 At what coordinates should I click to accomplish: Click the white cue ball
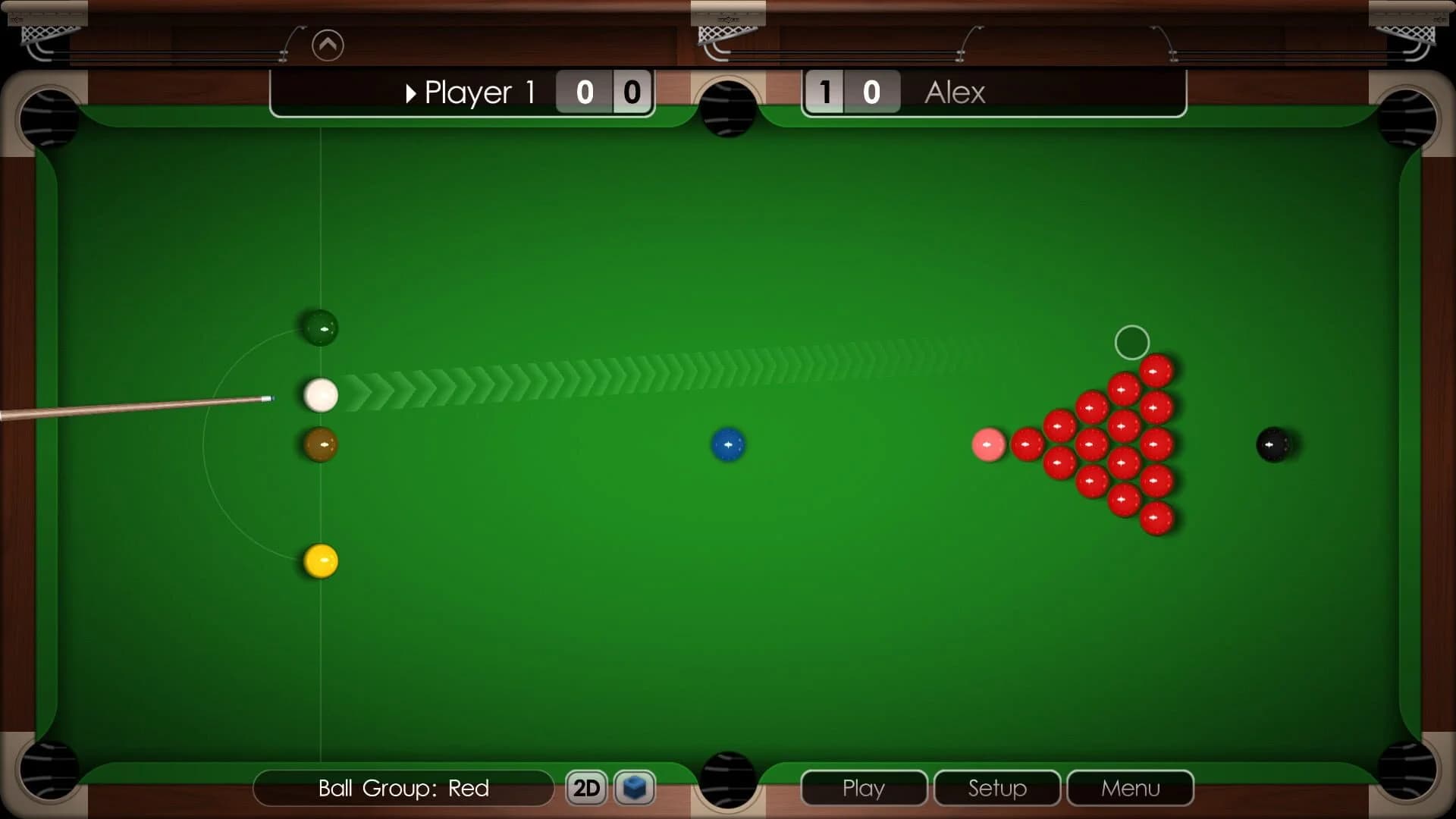click(x=320, y=396)
